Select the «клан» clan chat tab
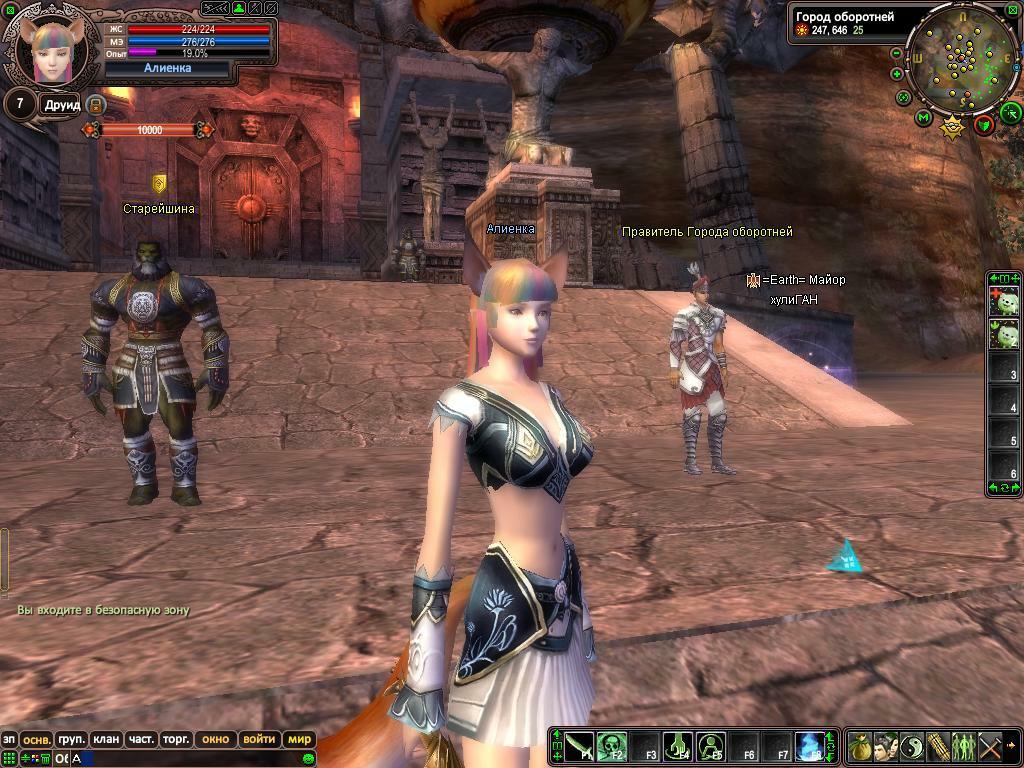1024x768 pixels. pos(106,740)
